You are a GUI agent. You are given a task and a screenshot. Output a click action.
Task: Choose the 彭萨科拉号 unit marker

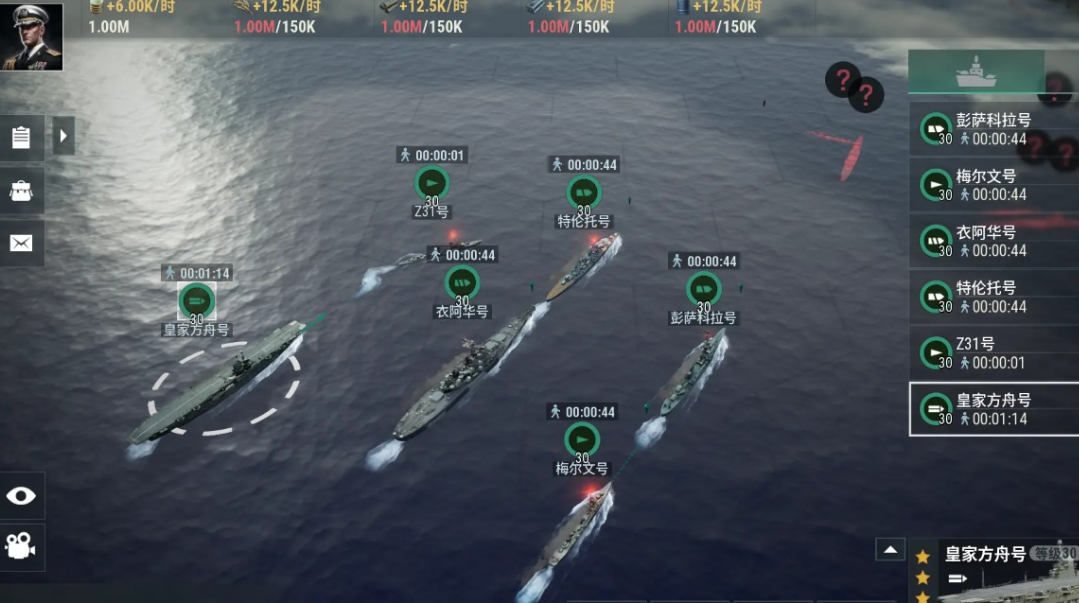(x=703, y=289)
